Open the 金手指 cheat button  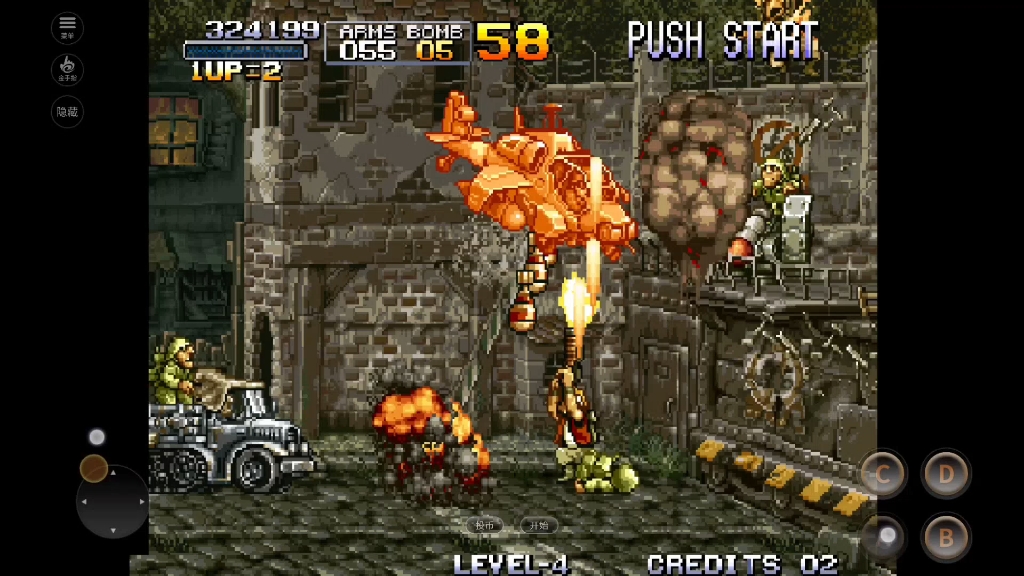67,70
